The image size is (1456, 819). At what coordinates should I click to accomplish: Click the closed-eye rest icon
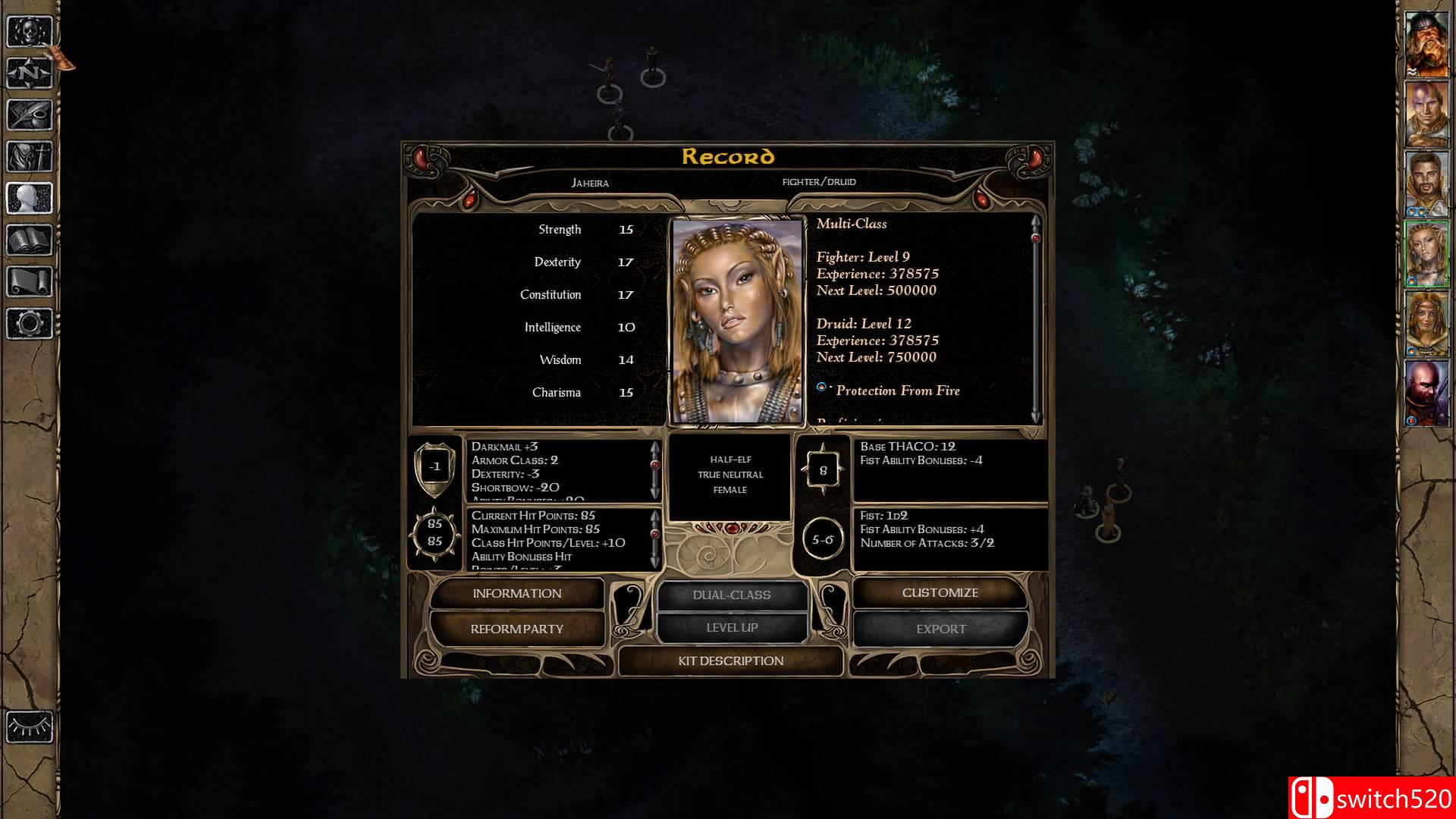30,726
